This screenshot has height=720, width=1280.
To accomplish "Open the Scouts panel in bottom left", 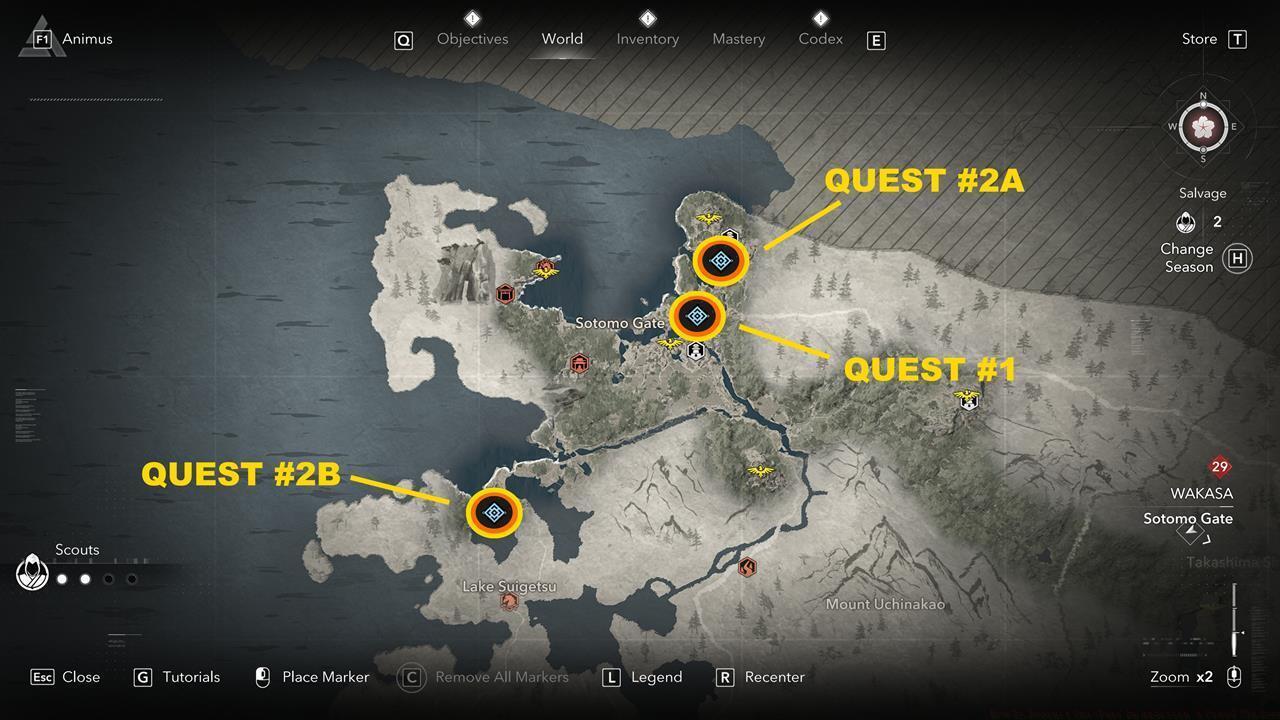I will [x=33, y=572].
